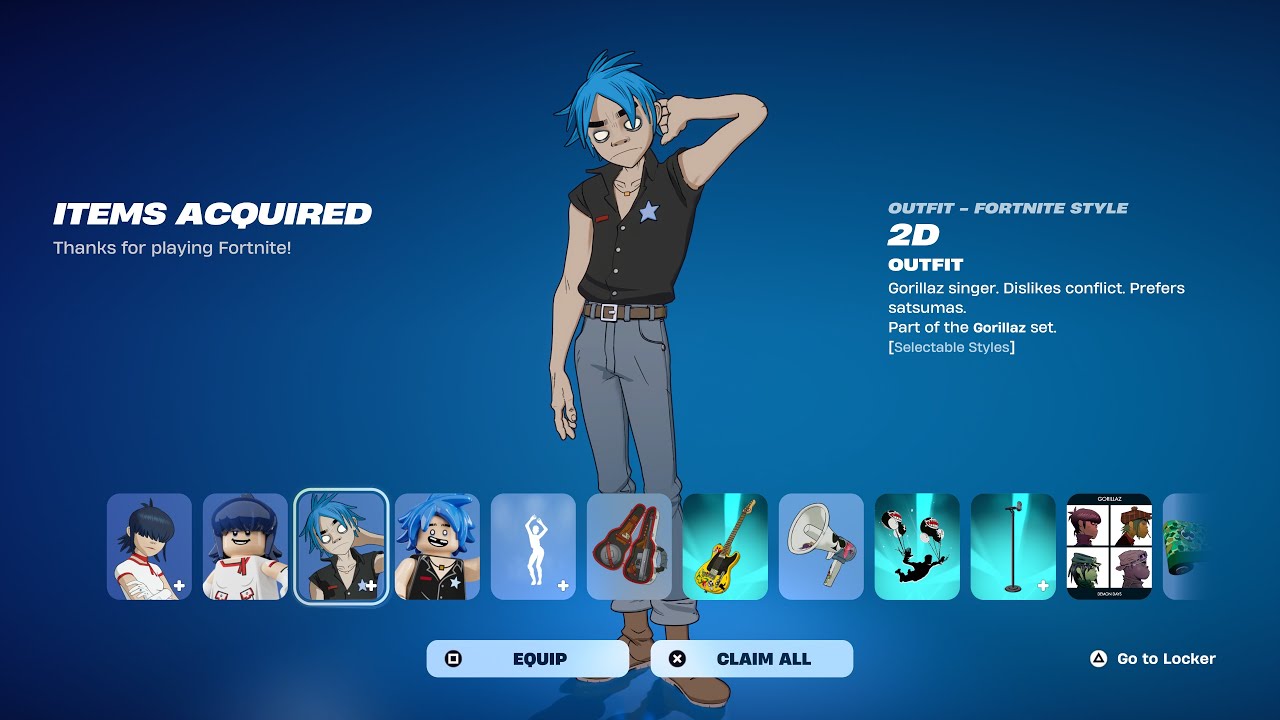Go to the Locker
The width and height of the screenshot is (1280, 720).
pos(1153,659)
